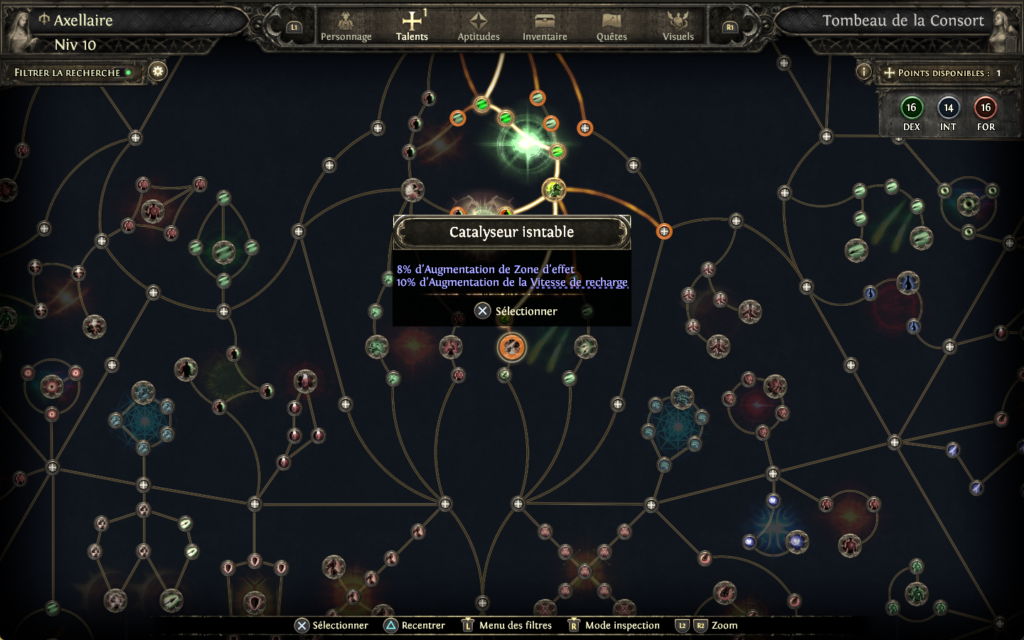This screenshot has width=1024, height=640.
Task: Click the info icon beside Points disponibles
Action: [x=864, y=72]
